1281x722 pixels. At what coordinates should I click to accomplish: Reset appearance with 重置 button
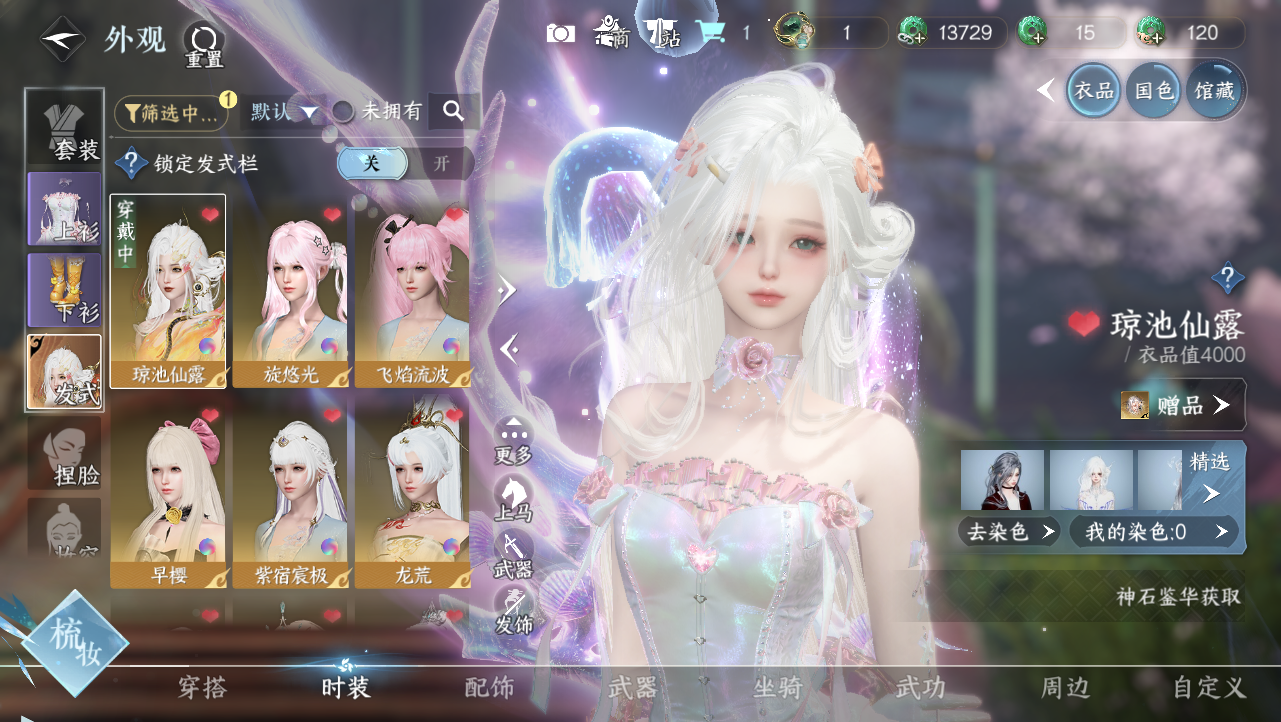pos(204,45)
